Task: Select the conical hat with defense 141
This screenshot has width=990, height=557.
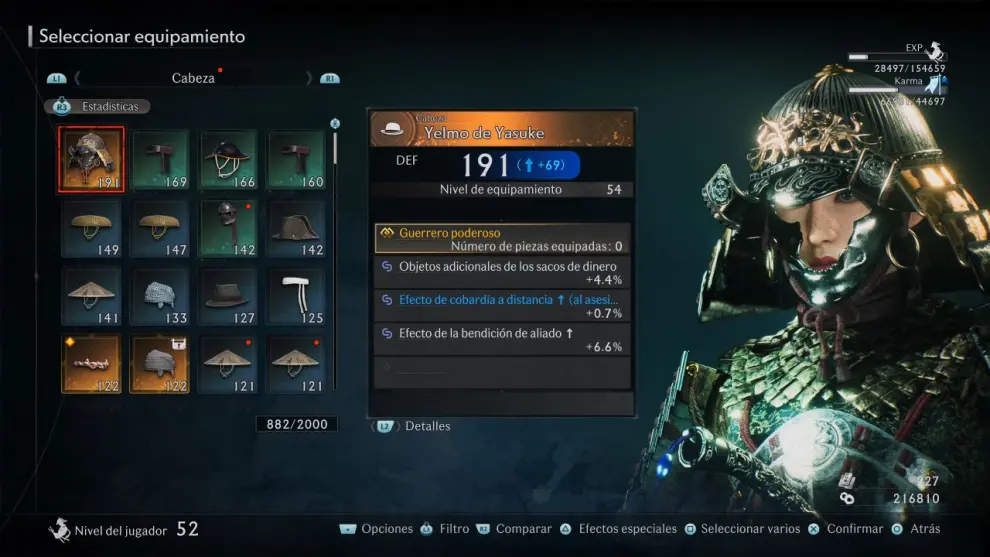Action: [91, 296]
